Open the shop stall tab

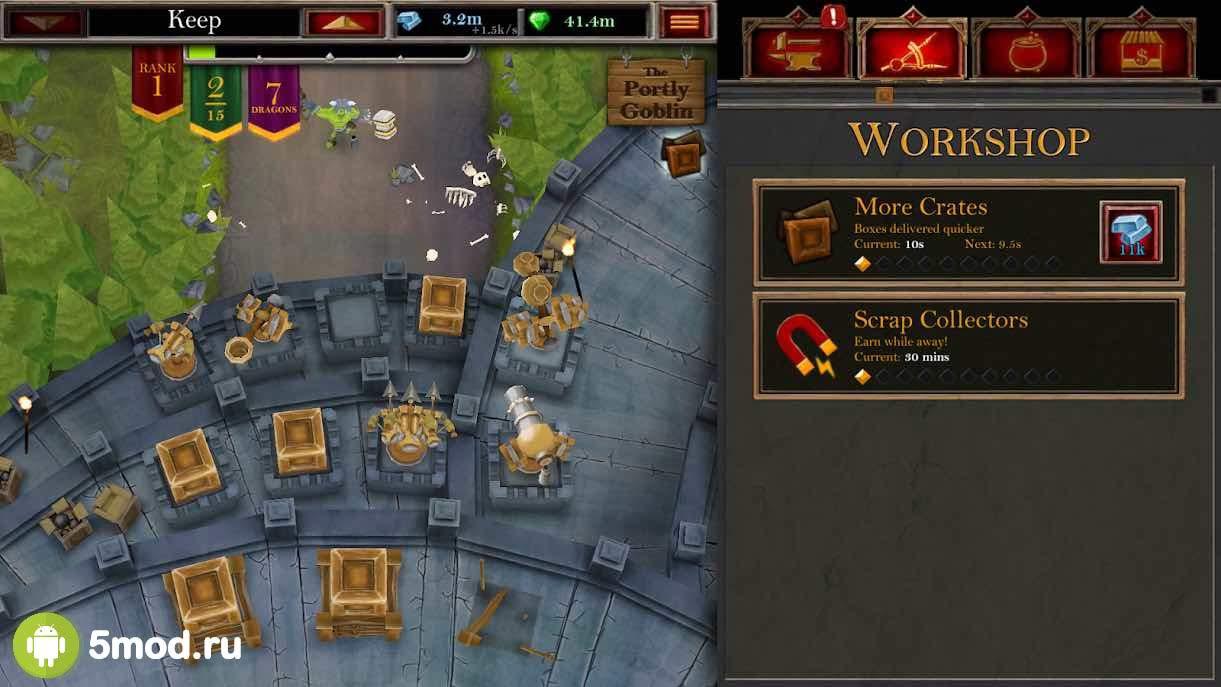[1139, 48]
